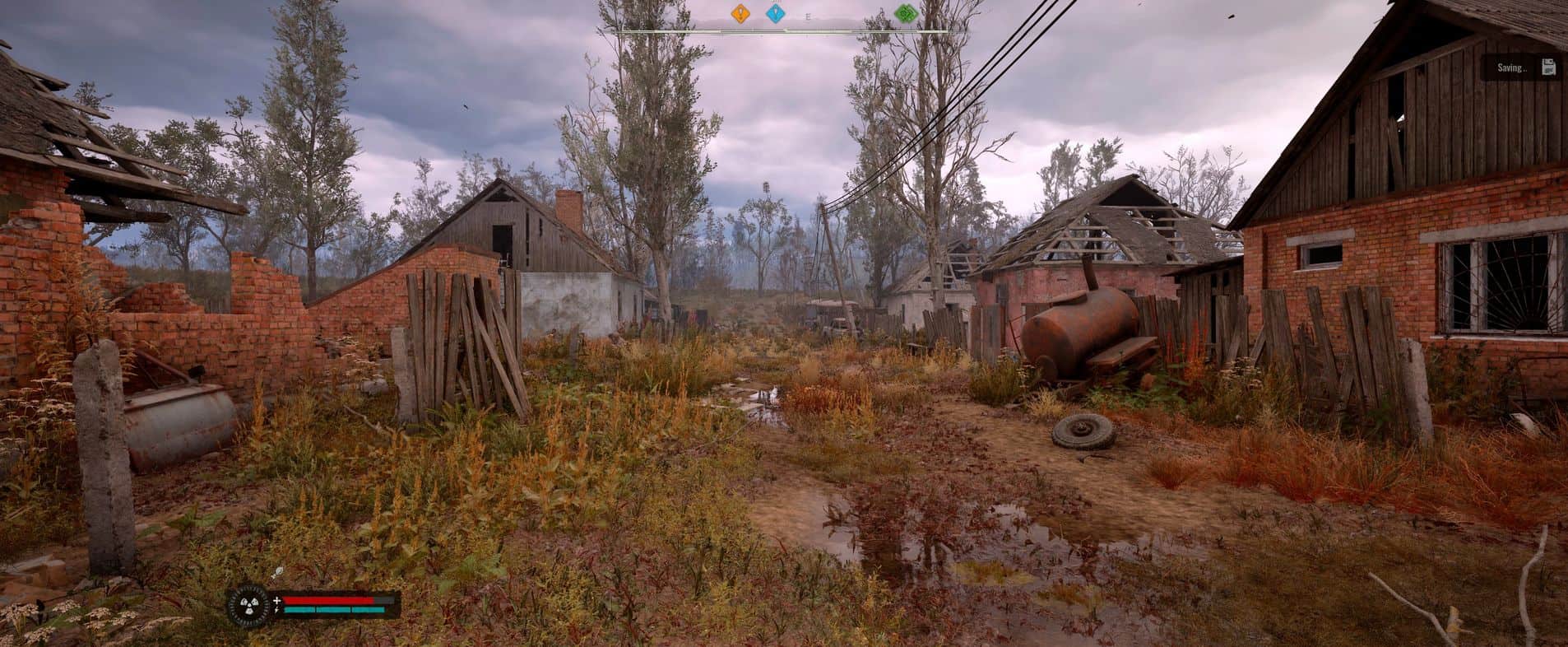Select the blue objective marker on the compass
Viewport: 1568px width, 647px height.
(x=775, y=14)
